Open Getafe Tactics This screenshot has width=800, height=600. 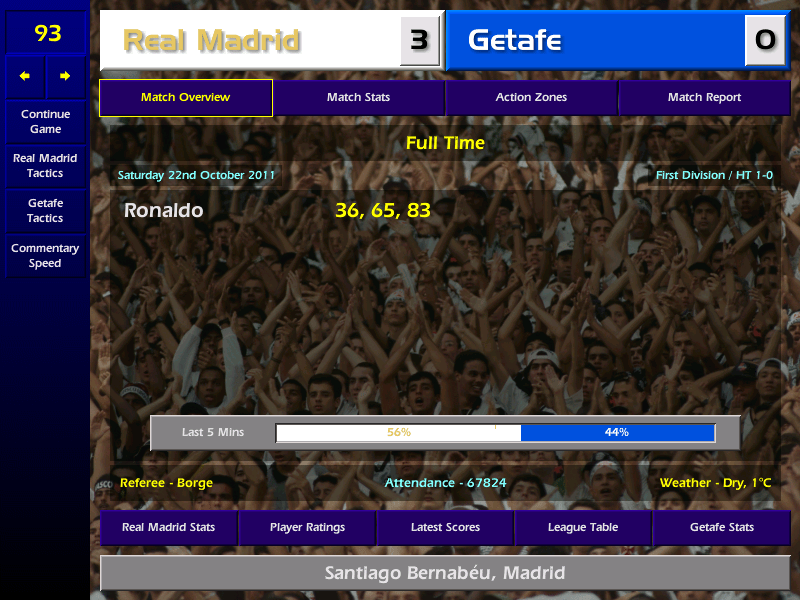(x=45, y=210)
